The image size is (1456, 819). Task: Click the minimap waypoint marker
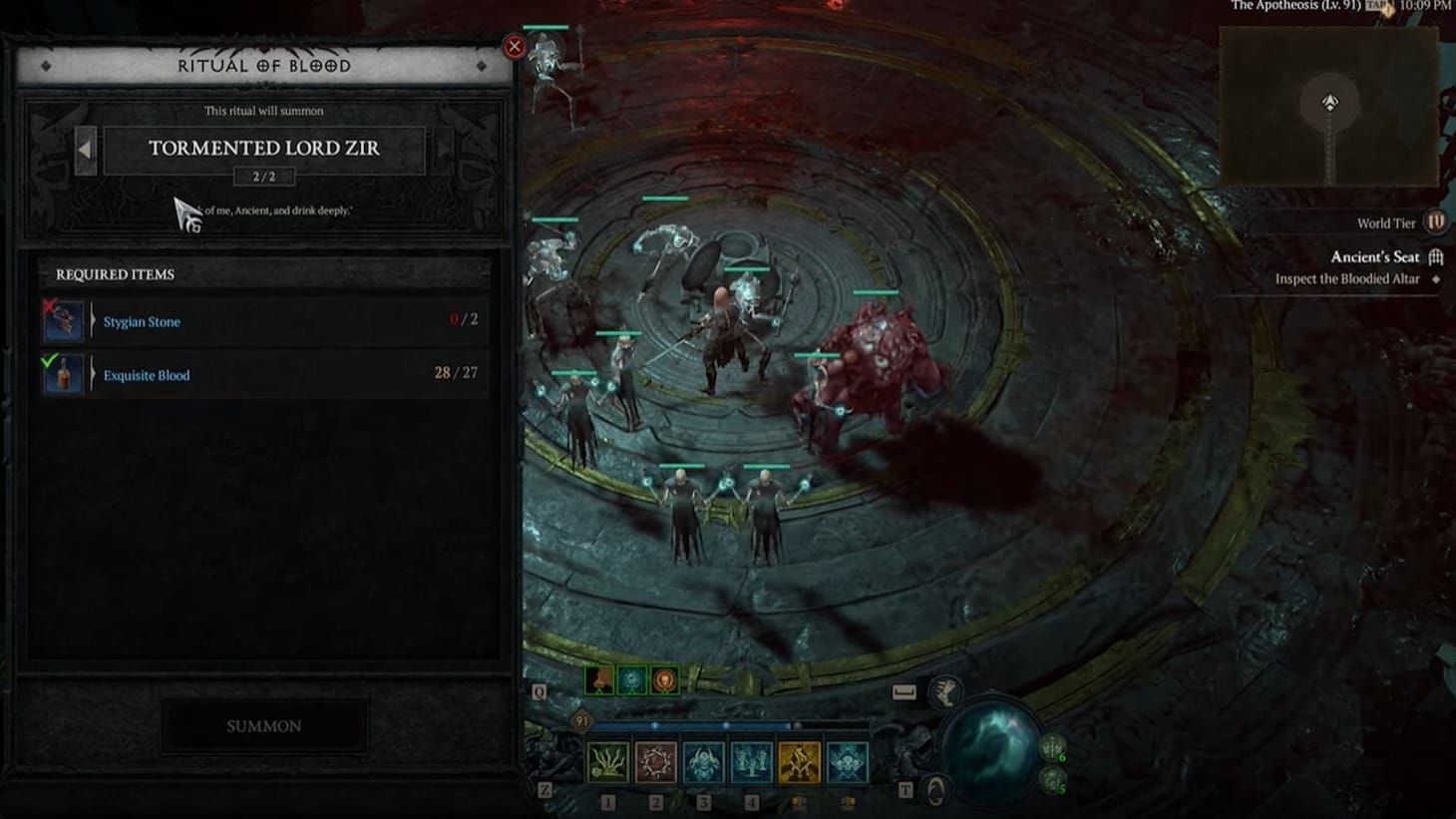click(x=1327, y=101)
